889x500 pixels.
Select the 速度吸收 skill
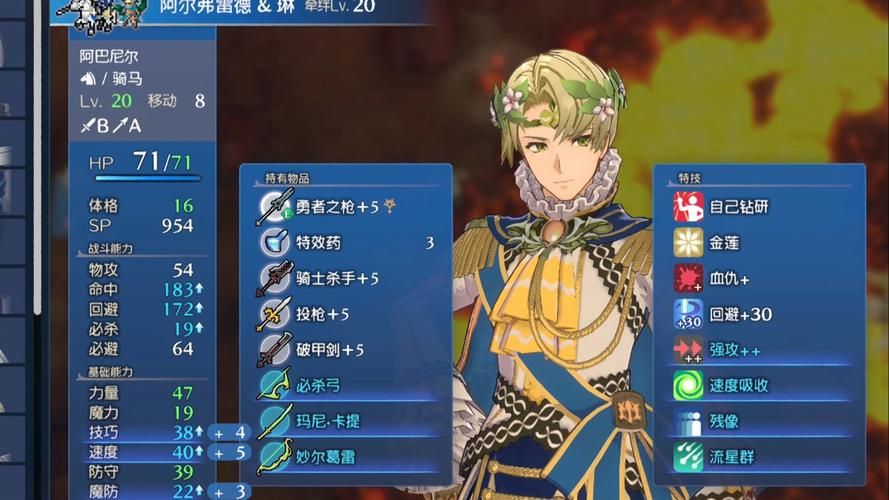pyautogui.click(x=760, y=386)
